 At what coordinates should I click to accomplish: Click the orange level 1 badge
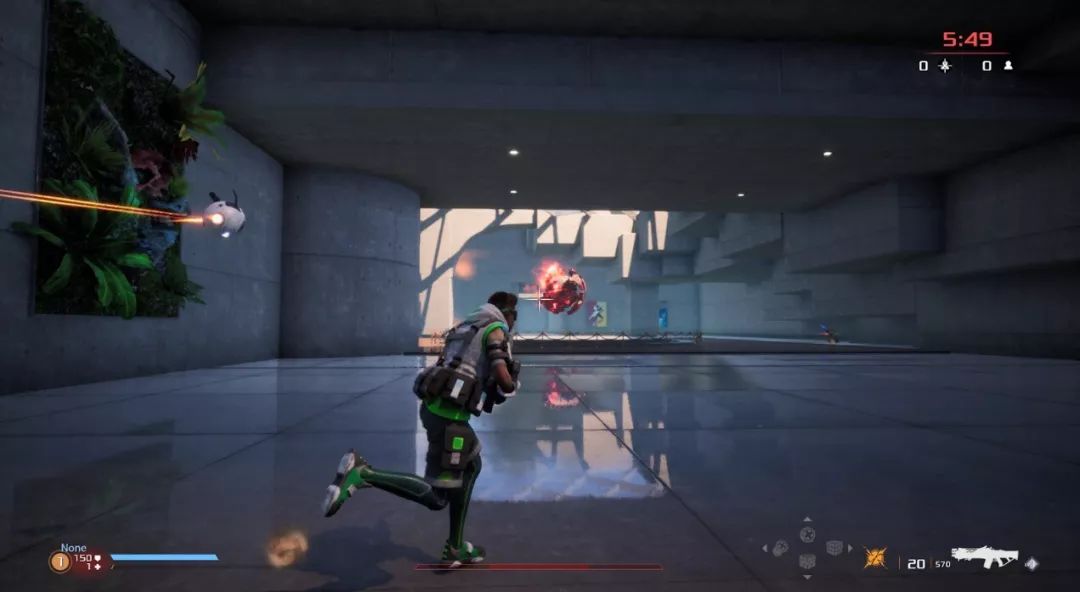[x=59, y=562]
